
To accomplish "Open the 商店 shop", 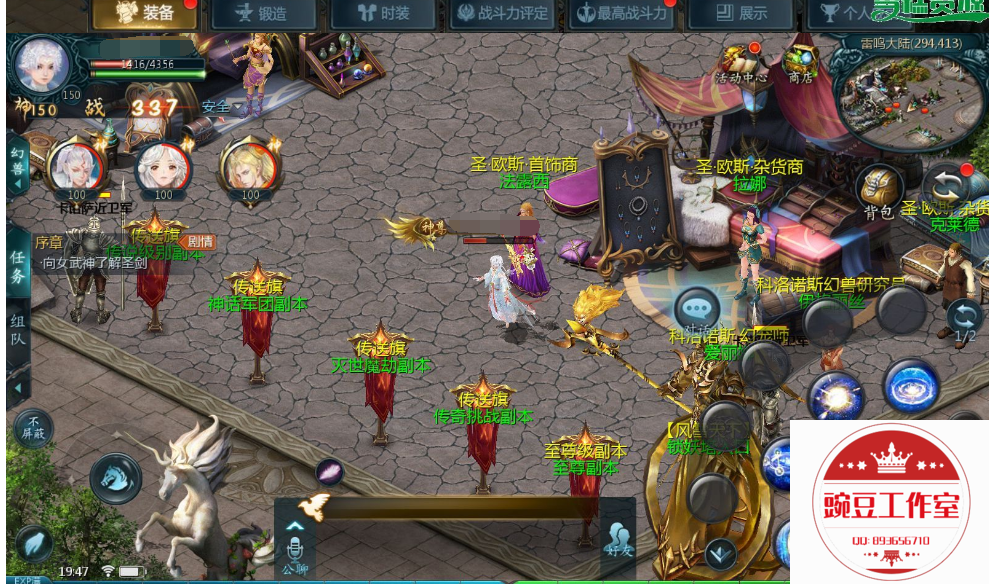I will pyautogui.click(x=800, y=63).
